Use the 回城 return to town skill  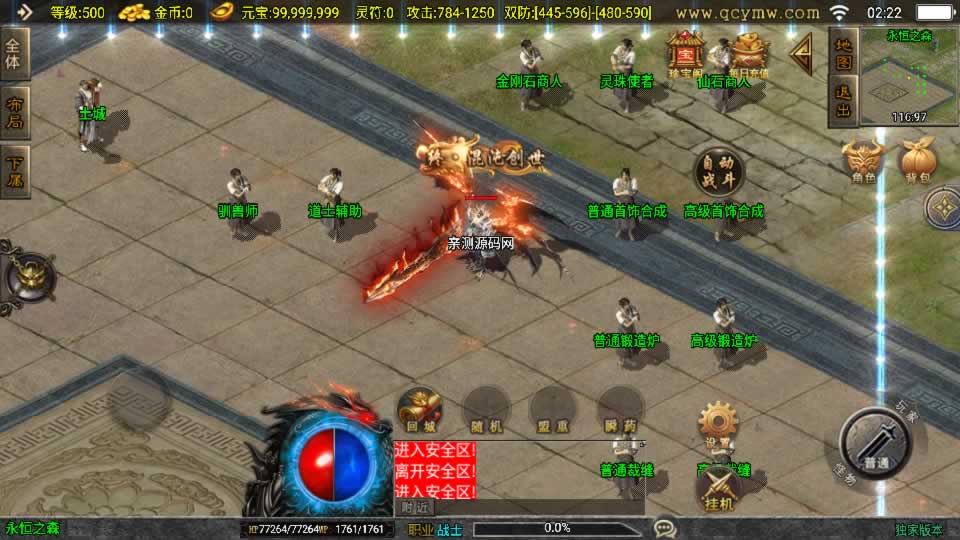coord(418,410)
